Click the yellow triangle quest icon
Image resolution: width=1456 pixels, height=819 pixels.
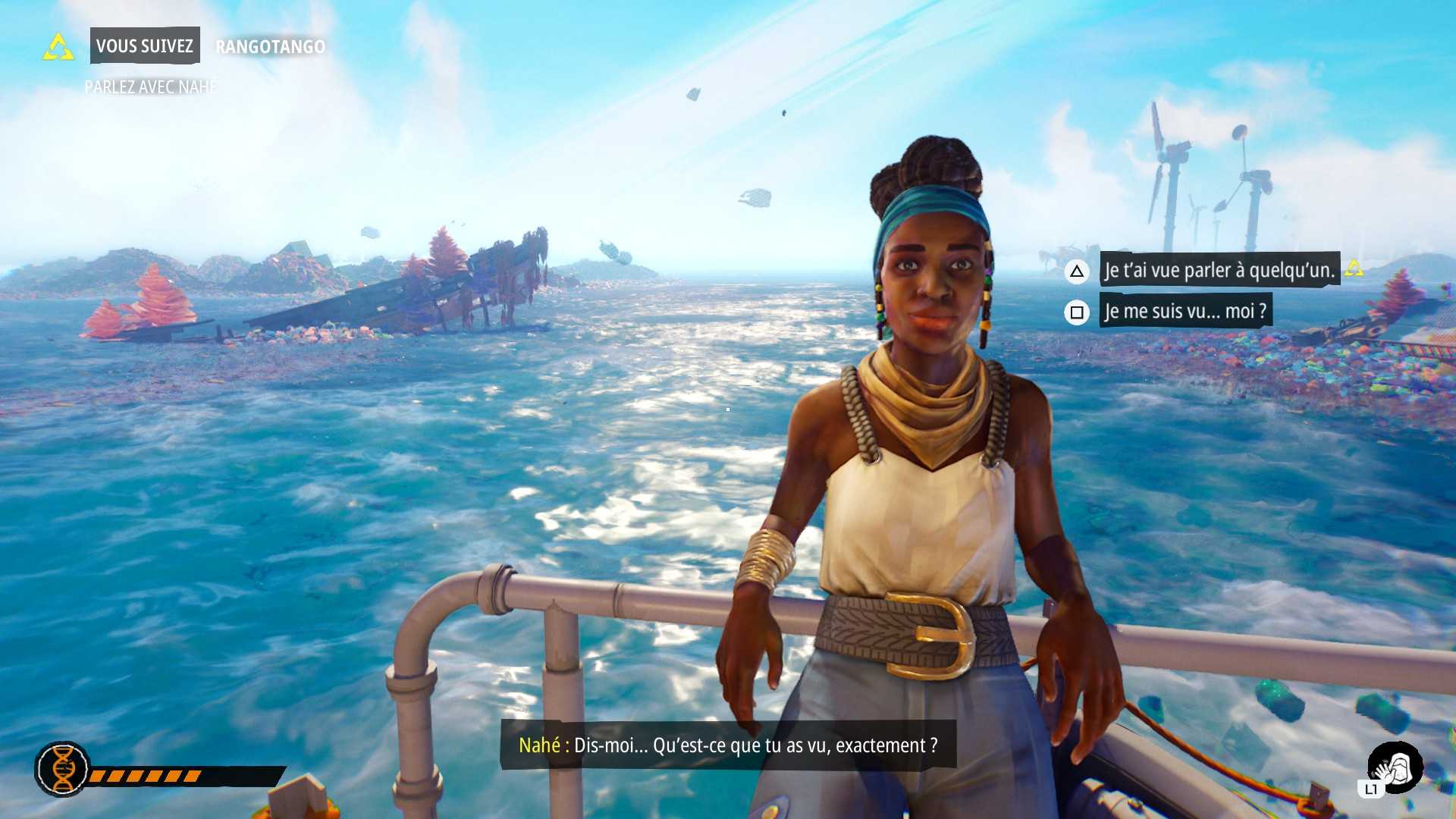click(58, 47)
